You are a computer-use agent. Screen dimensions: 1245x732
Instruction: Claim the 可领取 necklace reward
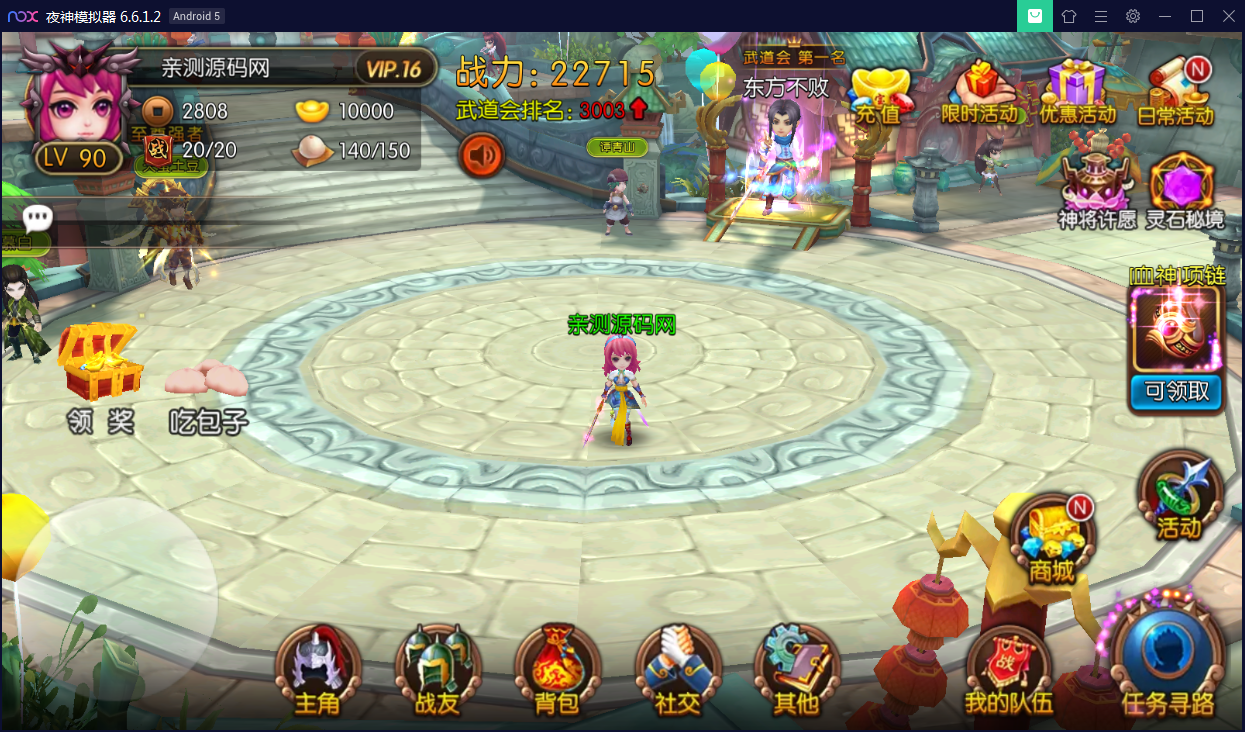[x=1176, y=392]
